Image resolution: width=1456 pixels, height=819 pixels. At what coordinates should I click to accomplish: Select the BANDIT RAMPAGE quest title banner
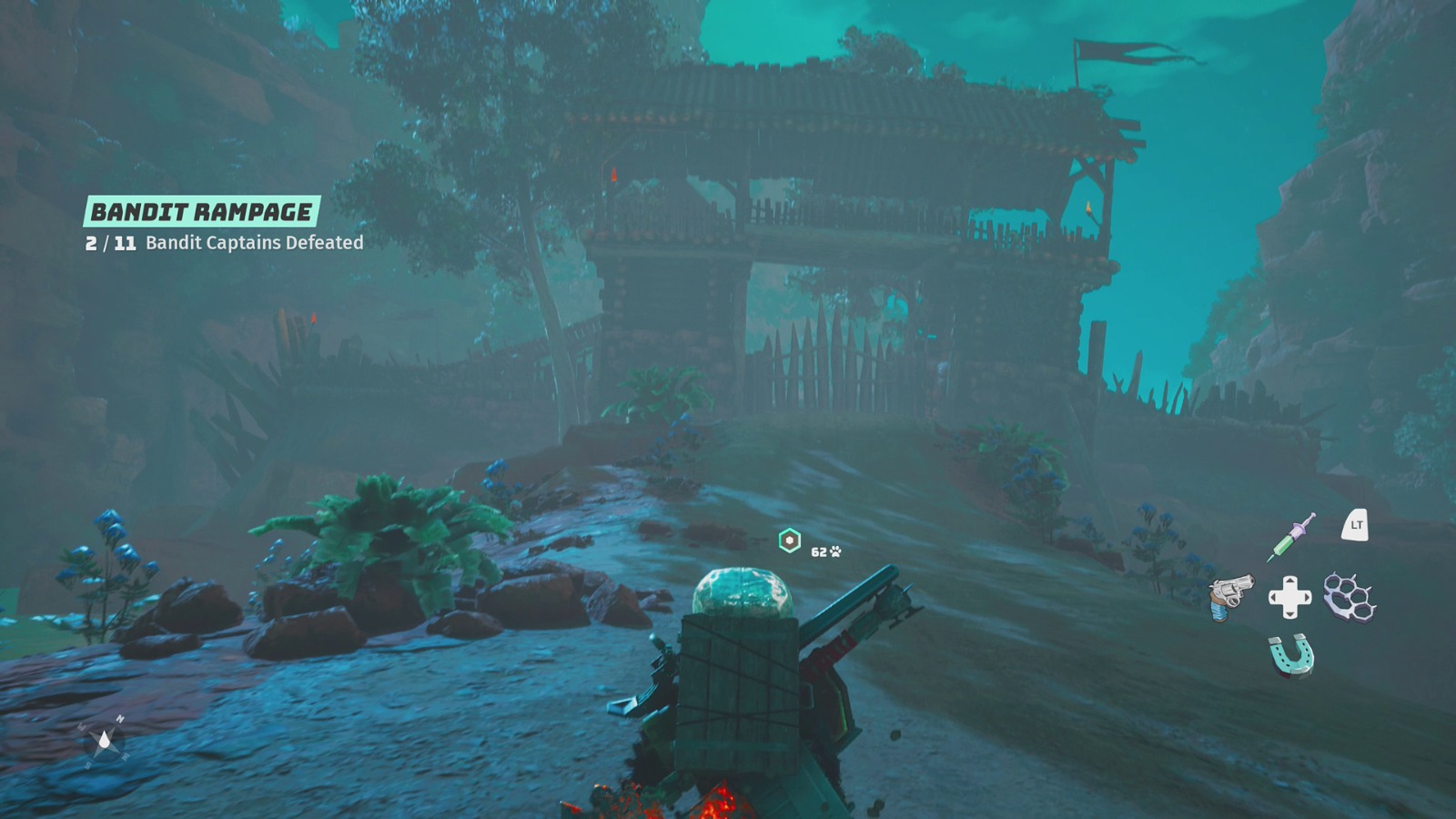pos(202,211)
